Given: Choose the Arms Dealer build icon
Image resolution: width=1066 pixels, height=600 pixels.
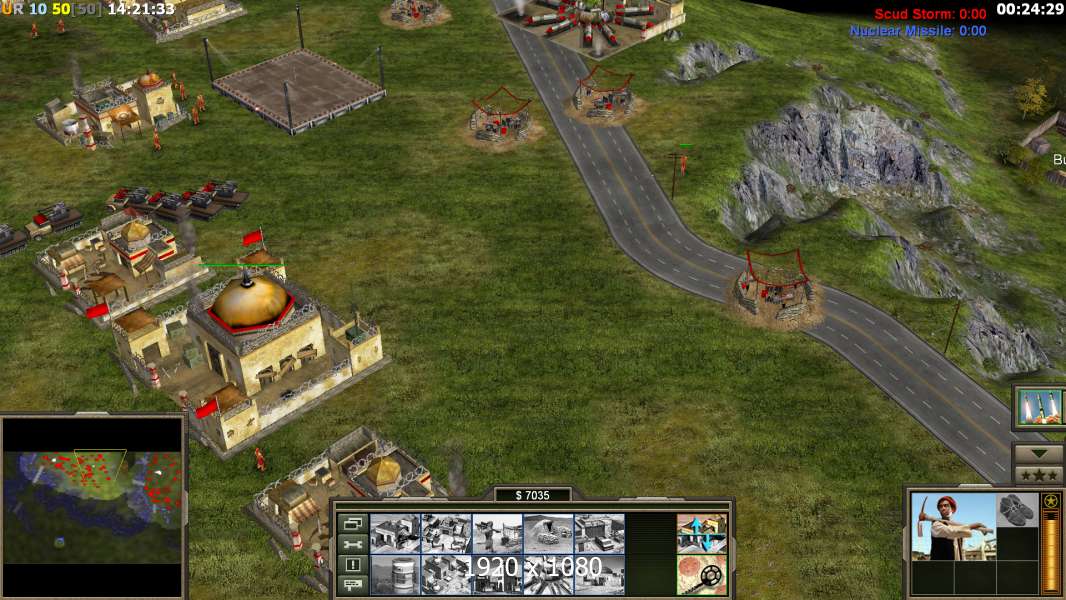Looking at the screenshot, I should [x=599, y=533].
